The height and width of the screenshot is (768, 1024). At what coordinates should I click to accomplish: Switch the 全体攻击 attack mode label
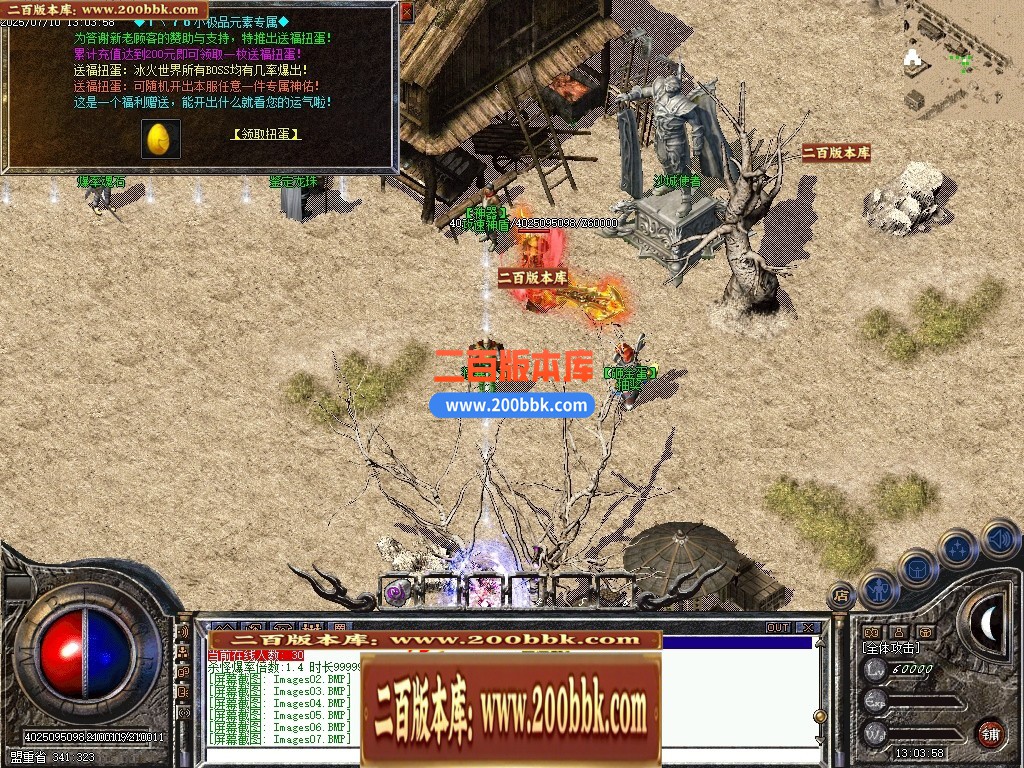891,648
